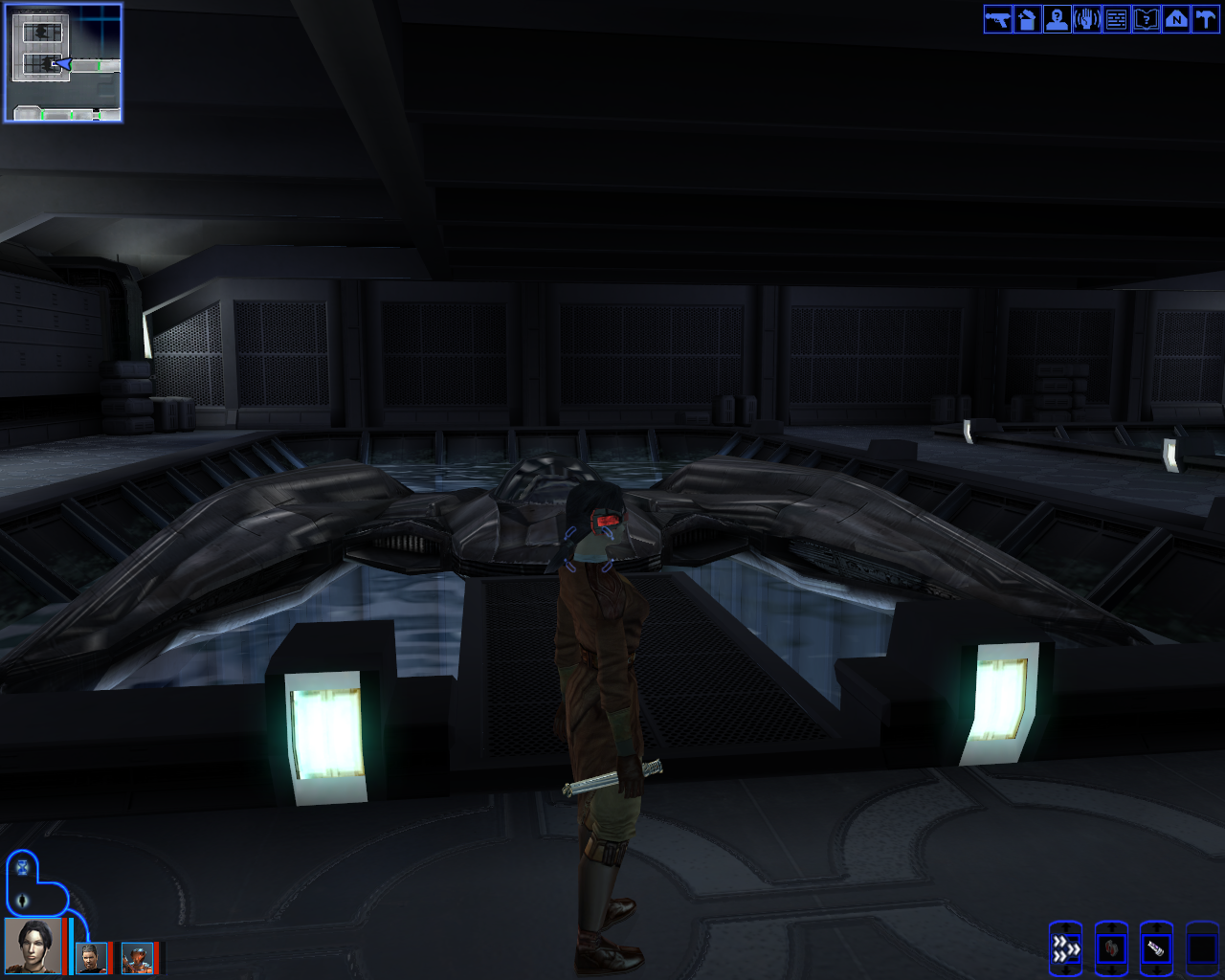Select Carth's party member portrait
The width and height of the screenshot is (1225, 980).
coord(91,957)
